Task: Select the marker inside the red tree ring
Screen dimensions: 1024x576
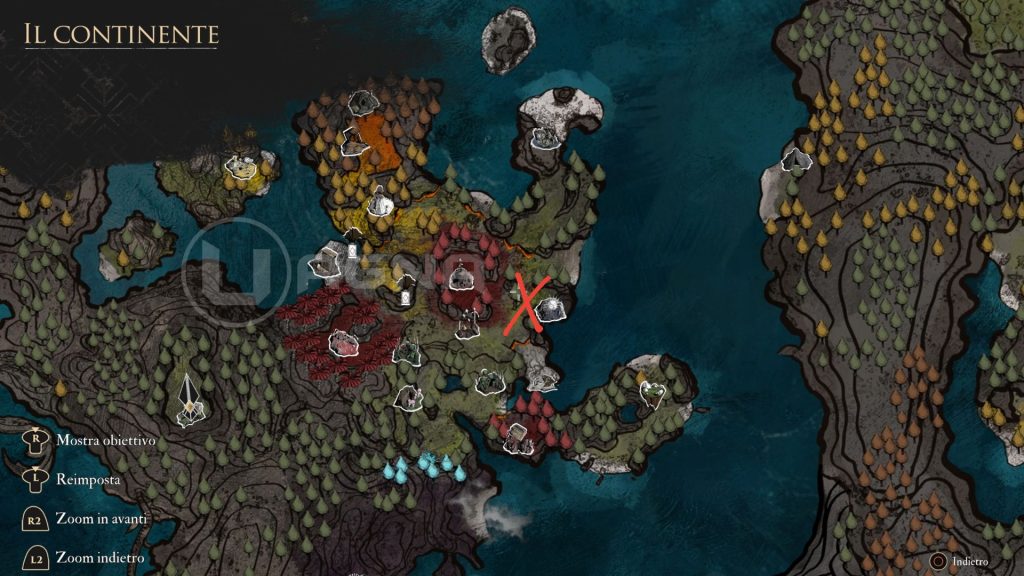Action: [461, 275]
